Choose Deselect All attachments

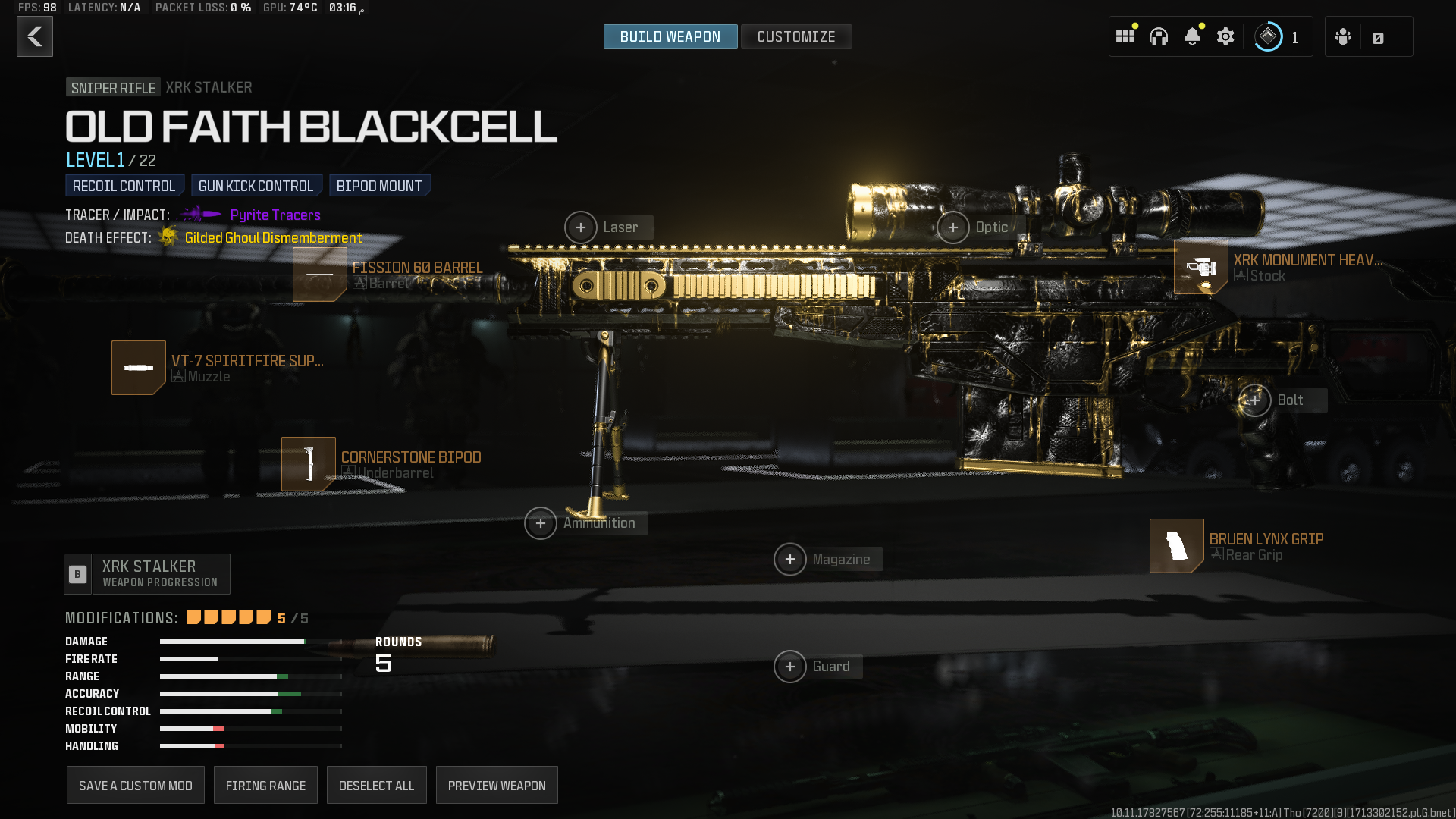377,786
